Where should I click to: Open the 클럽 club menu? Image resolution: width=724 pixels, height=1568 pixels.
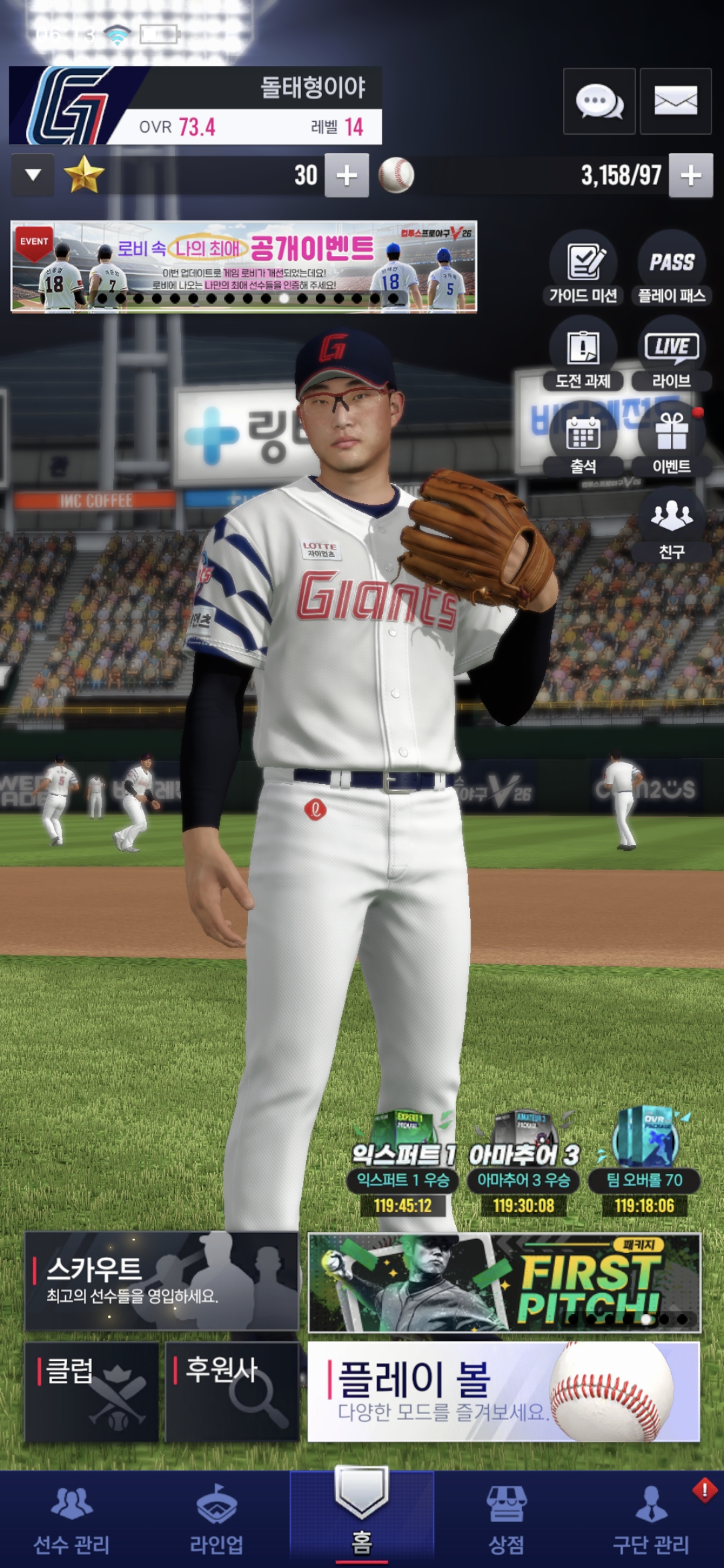tap(92, 1391)
